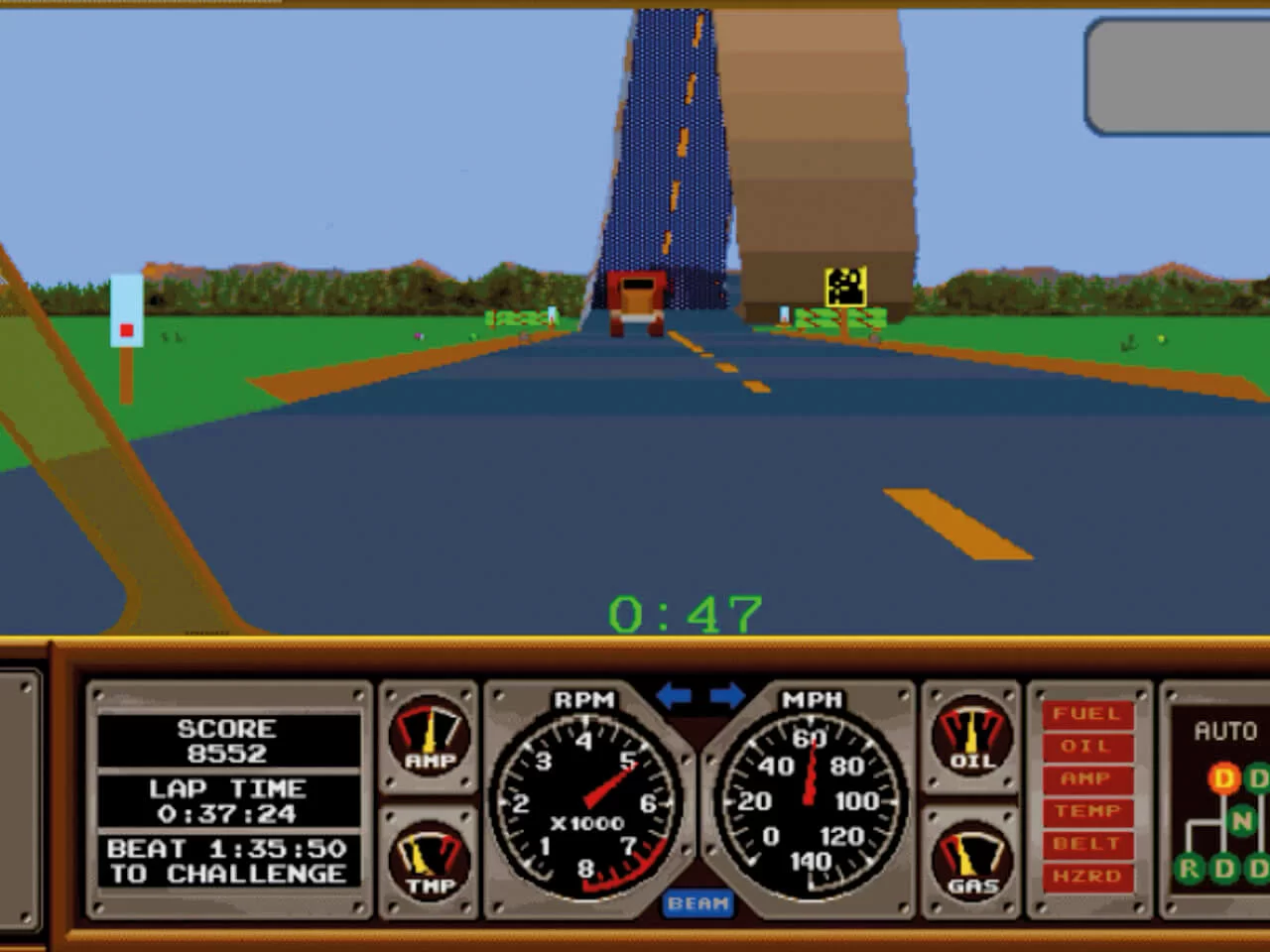Viewport: 1270px width, 952px height.
Task: Click the round GAS gauge
Action: coord(971,859)
